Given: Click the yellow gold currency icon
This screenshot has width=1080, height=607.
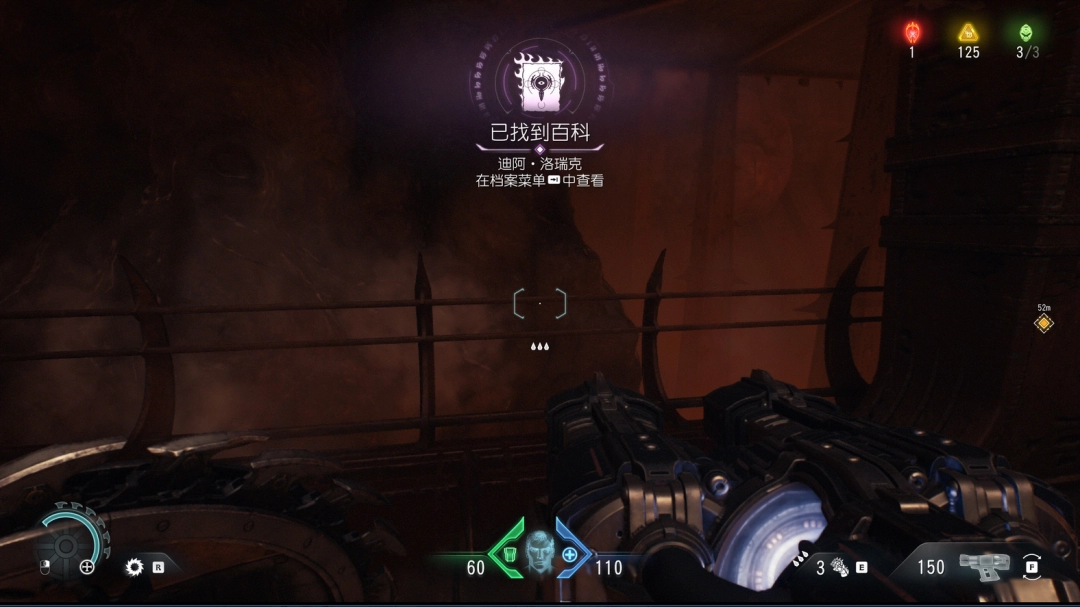Looking at the screenshot, I should coord(968,32).
